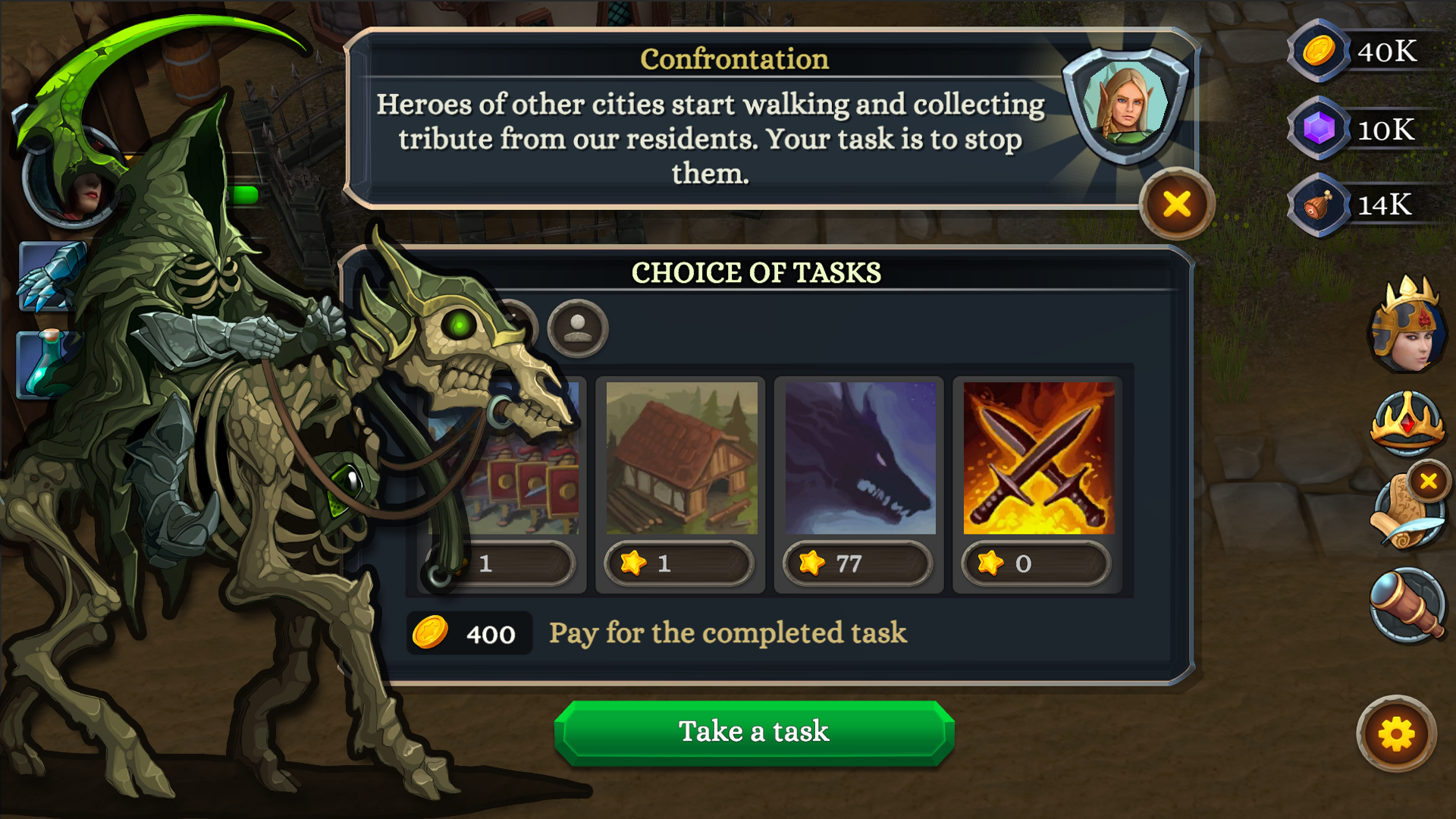Click Pay for the completed task
This screenshot has height=819, width=1456.
728,633
